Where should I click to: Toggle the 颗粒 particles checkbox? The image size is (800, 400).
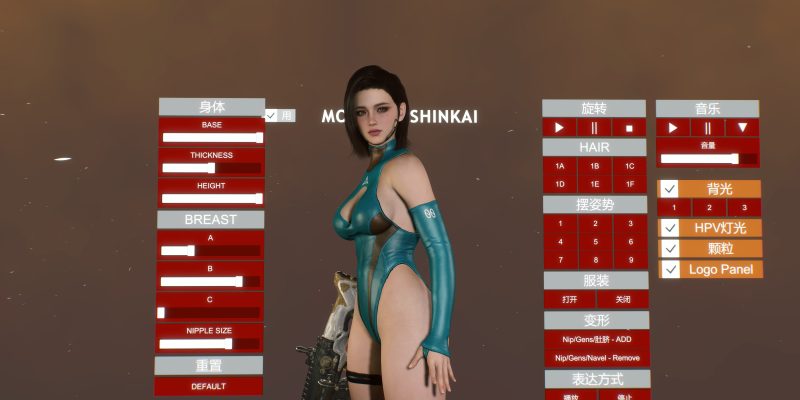[x=670, y=248]
